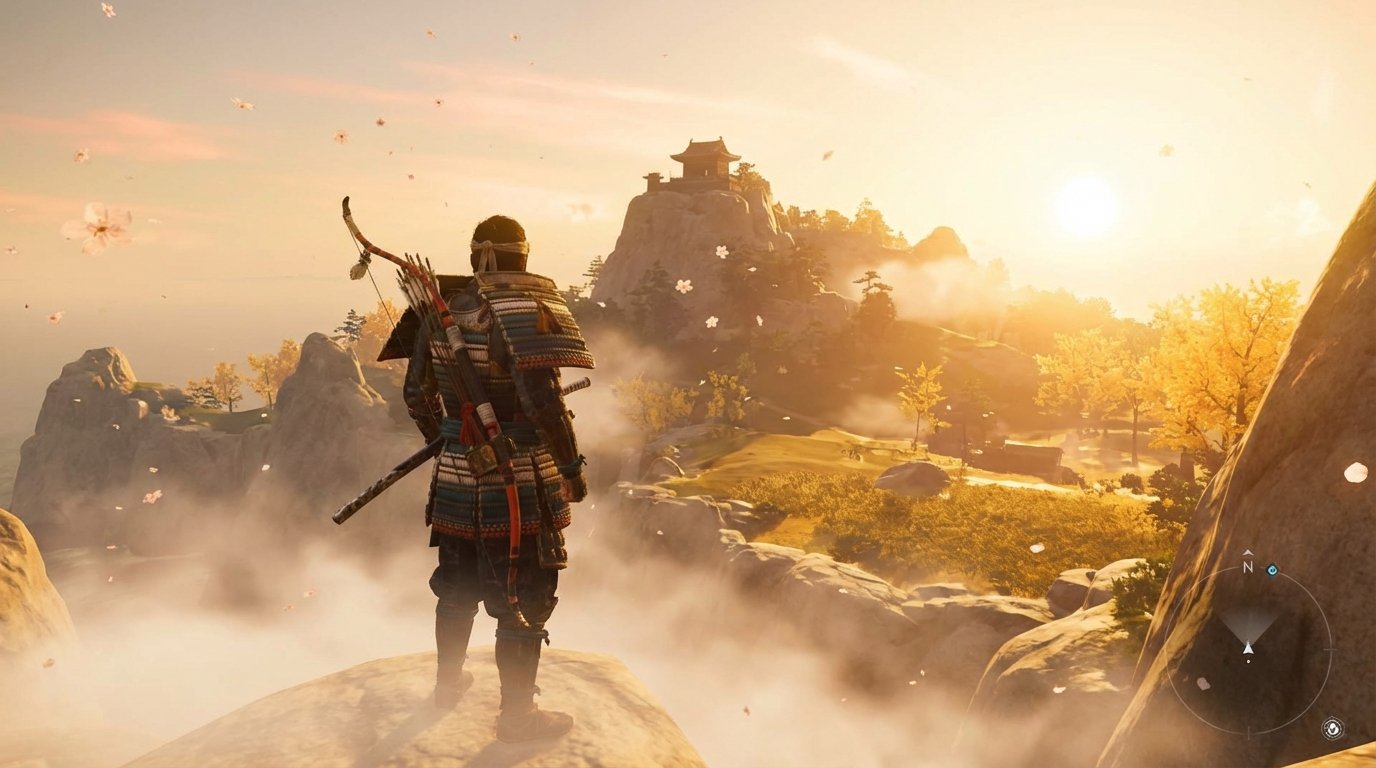
Task: Click the white dot under the player arrow
Action: pos(1248,661)
